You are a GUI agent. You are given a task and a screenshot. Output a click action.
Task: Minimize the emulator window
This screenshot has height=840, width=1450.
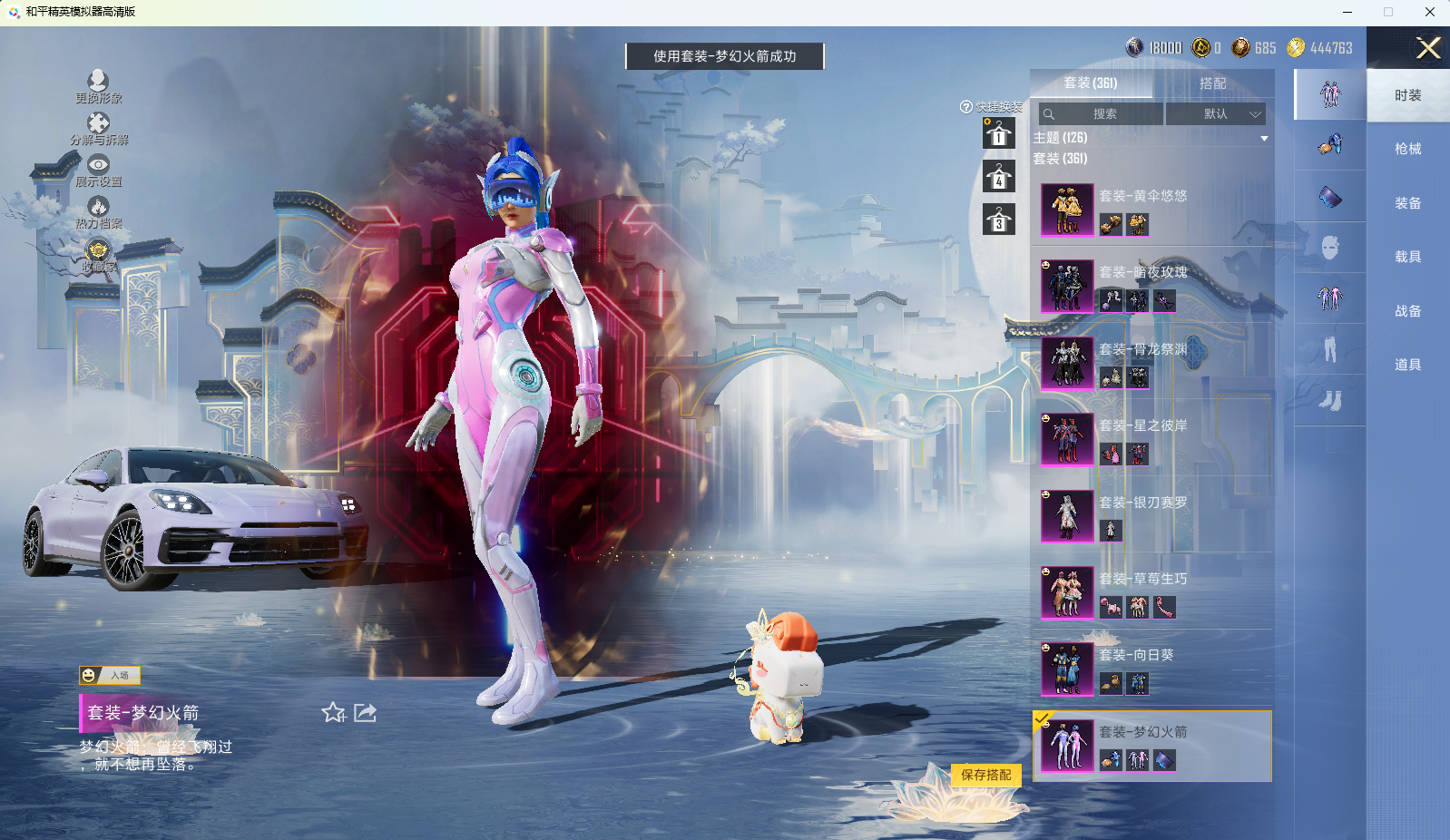(x=1347, y=12)
